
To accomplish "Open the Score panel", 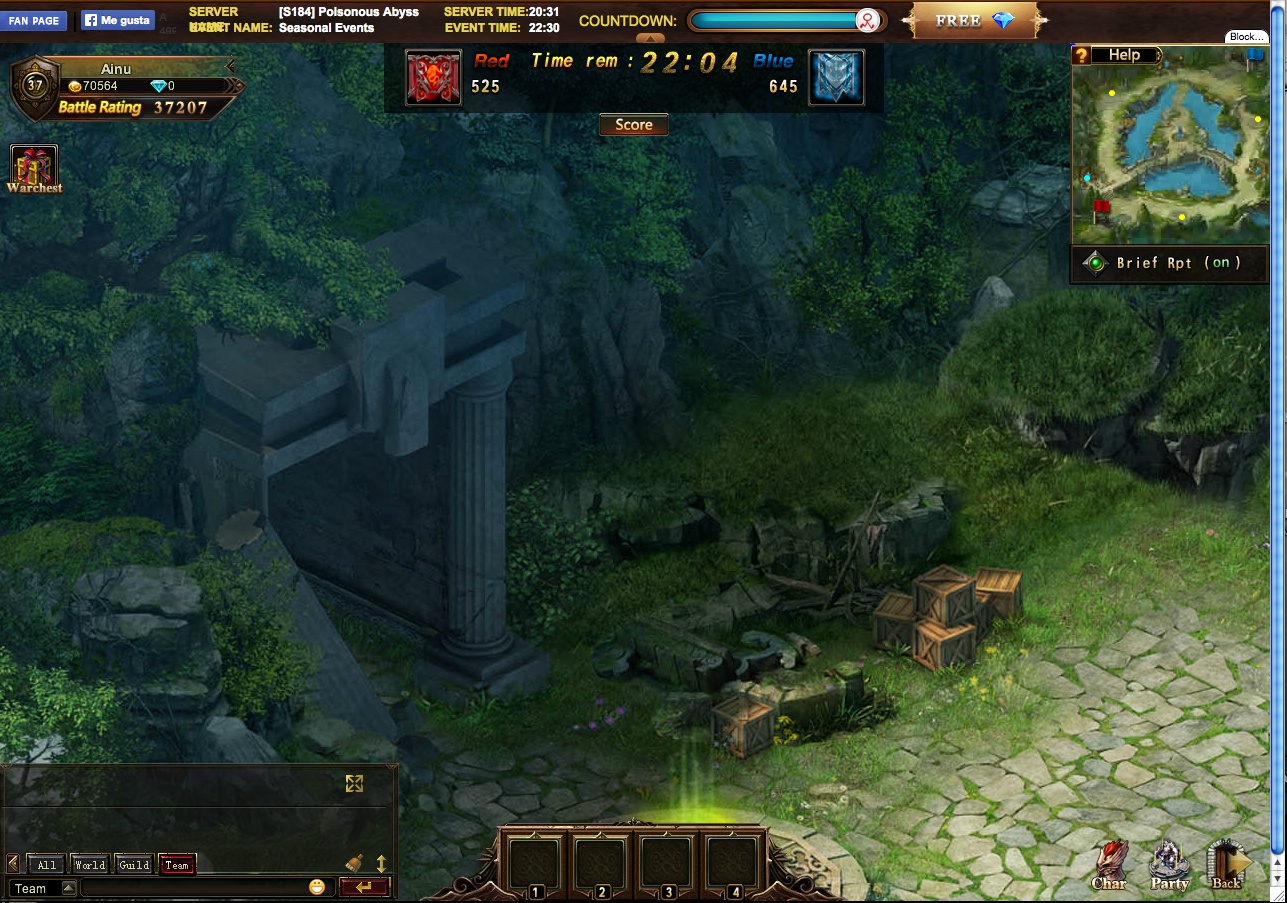I will coord(633,125).
